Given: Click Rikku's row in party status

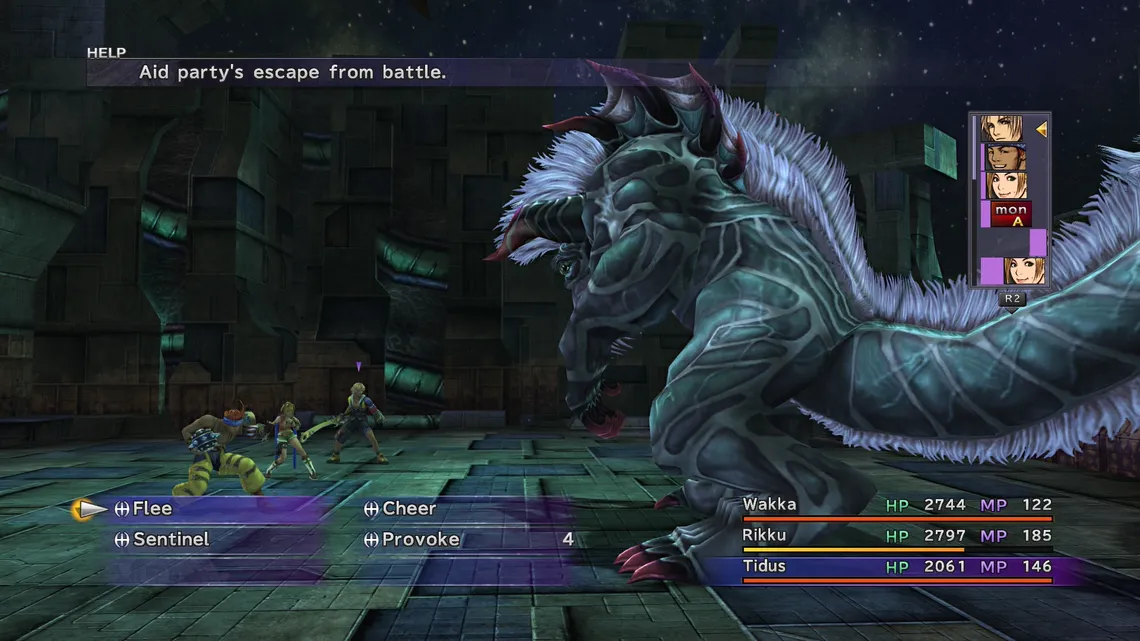Looking at the screenshot, I should 896,537.
